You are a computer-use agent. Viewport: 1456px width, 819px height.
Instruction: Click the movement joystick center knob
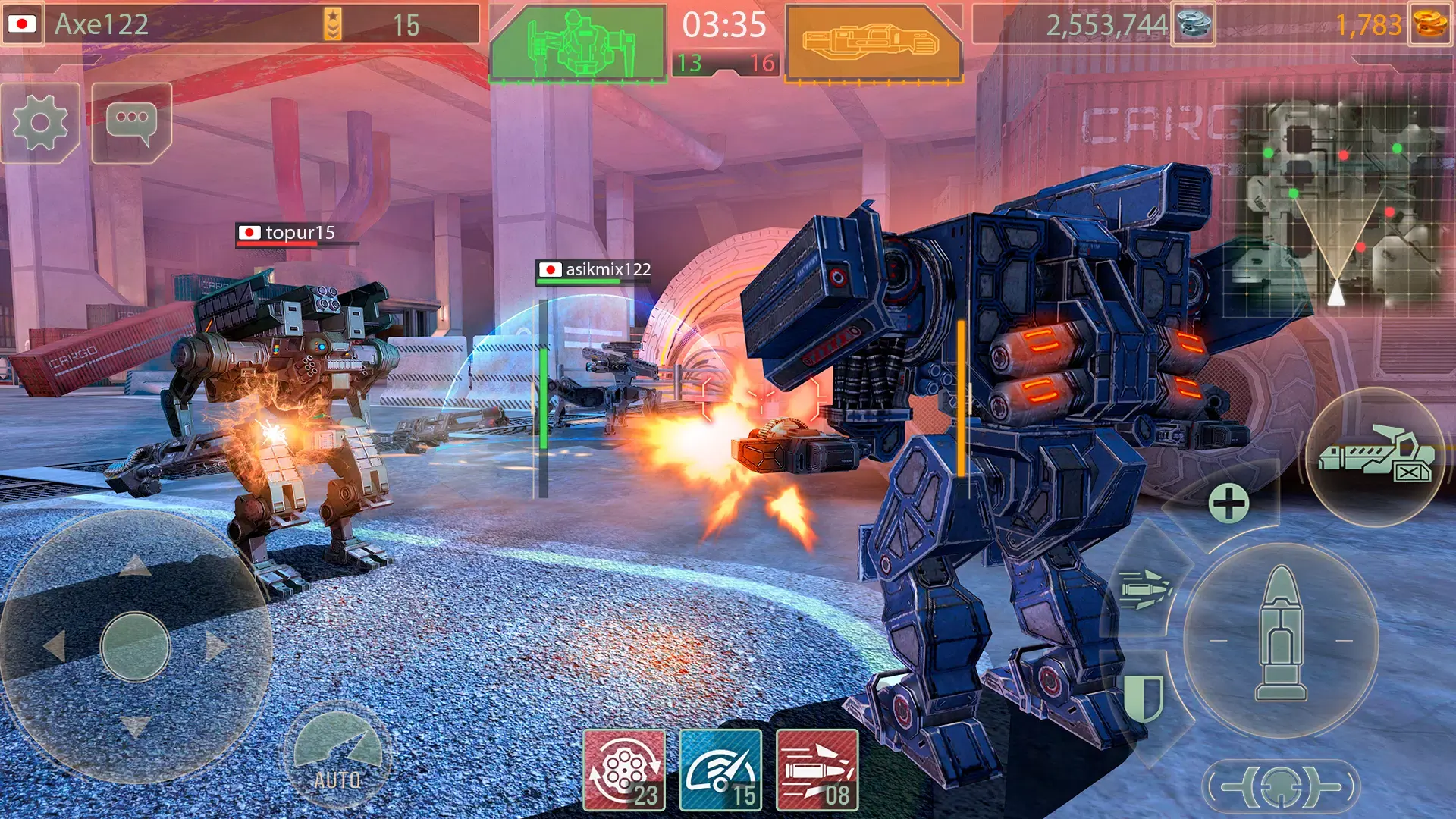[x=136, y=647]
